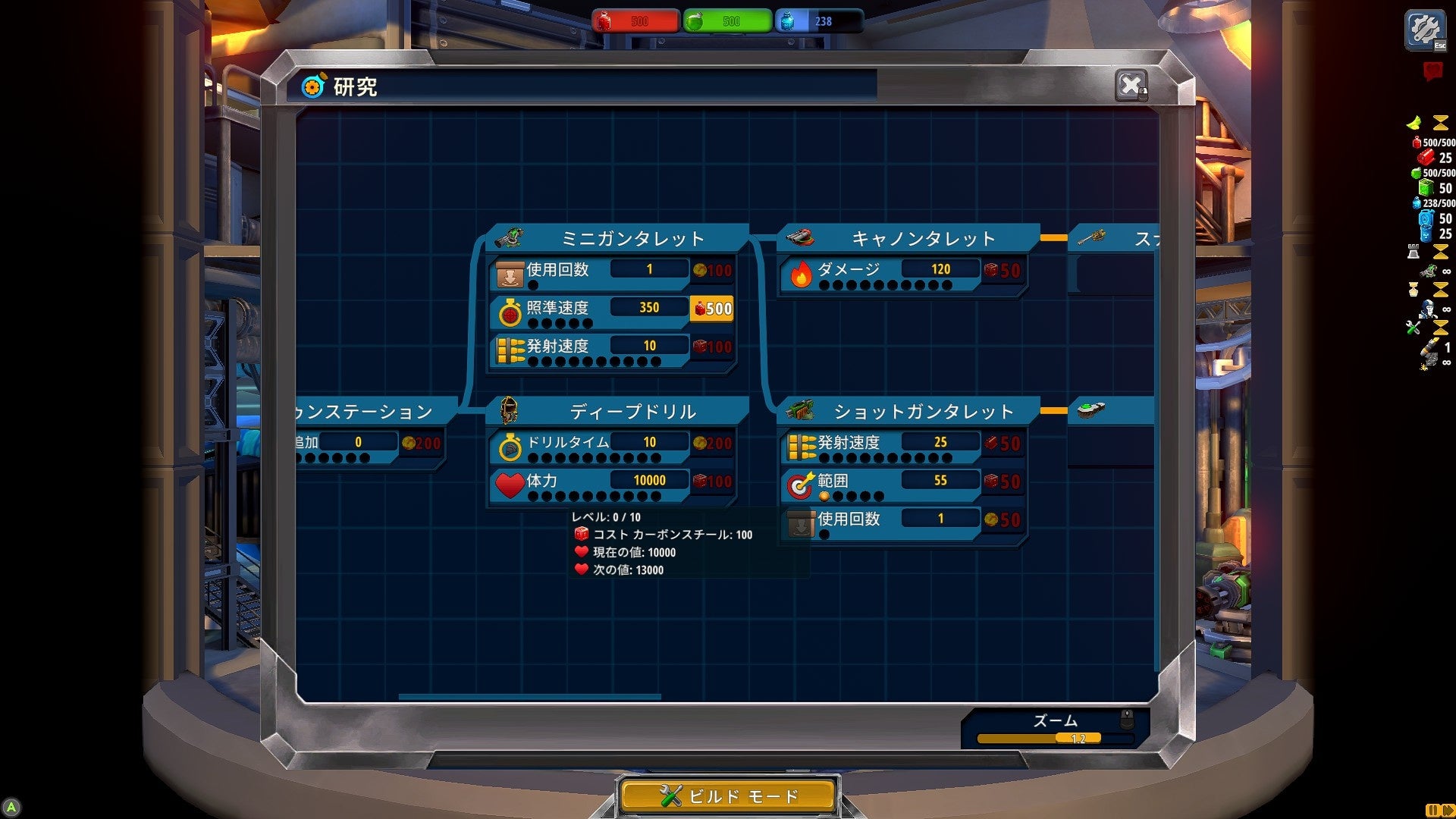
Task: Research Shotgun Turret 範囲 upgrade
Action: 1003,482
